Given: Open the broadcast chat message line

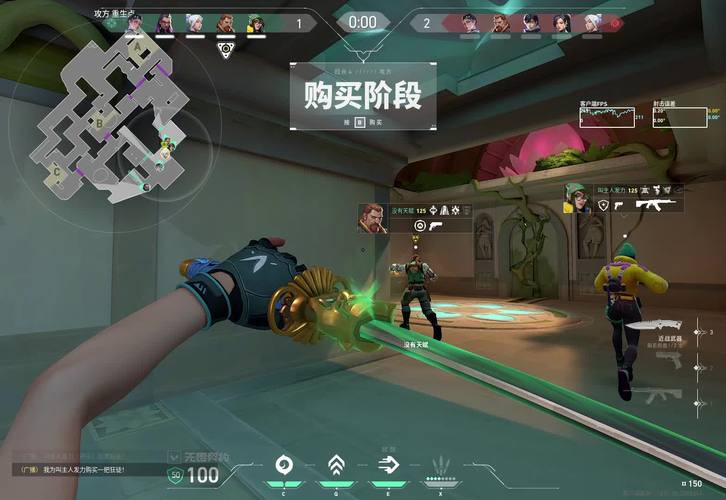Looking at the screenshot, I should tap(80, 469).
